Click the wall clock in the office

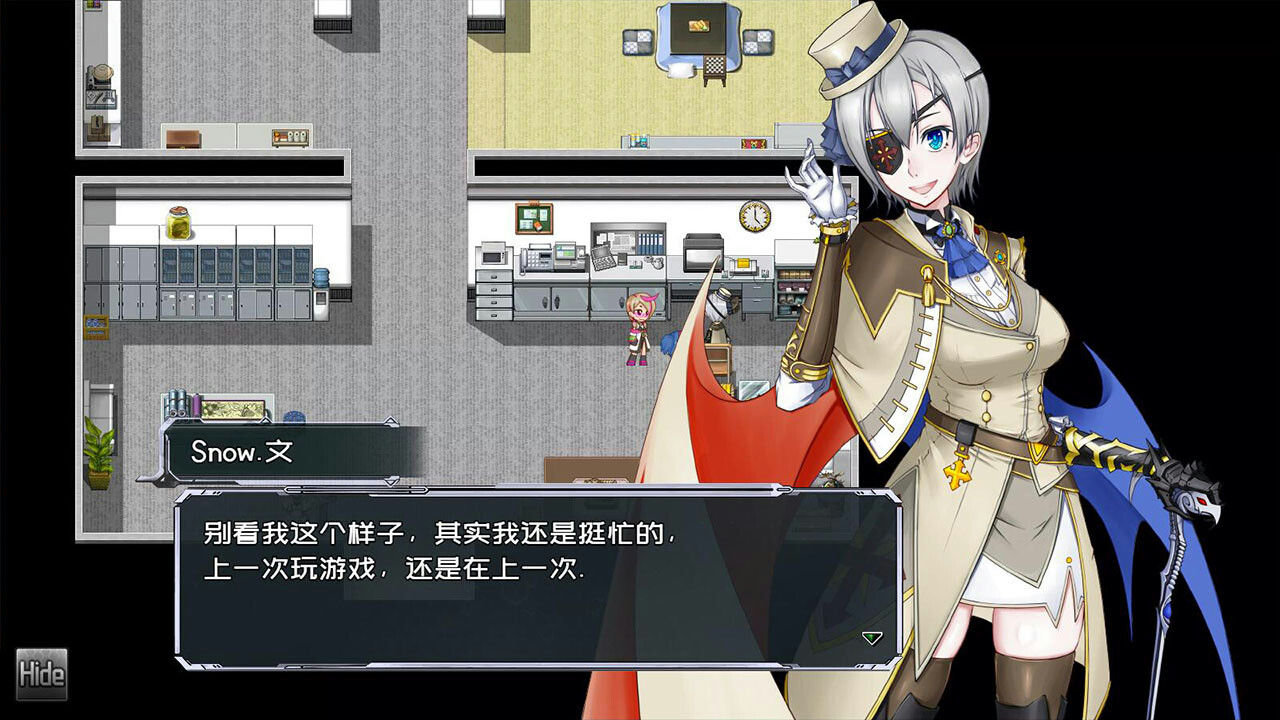(x=757, y=215)
